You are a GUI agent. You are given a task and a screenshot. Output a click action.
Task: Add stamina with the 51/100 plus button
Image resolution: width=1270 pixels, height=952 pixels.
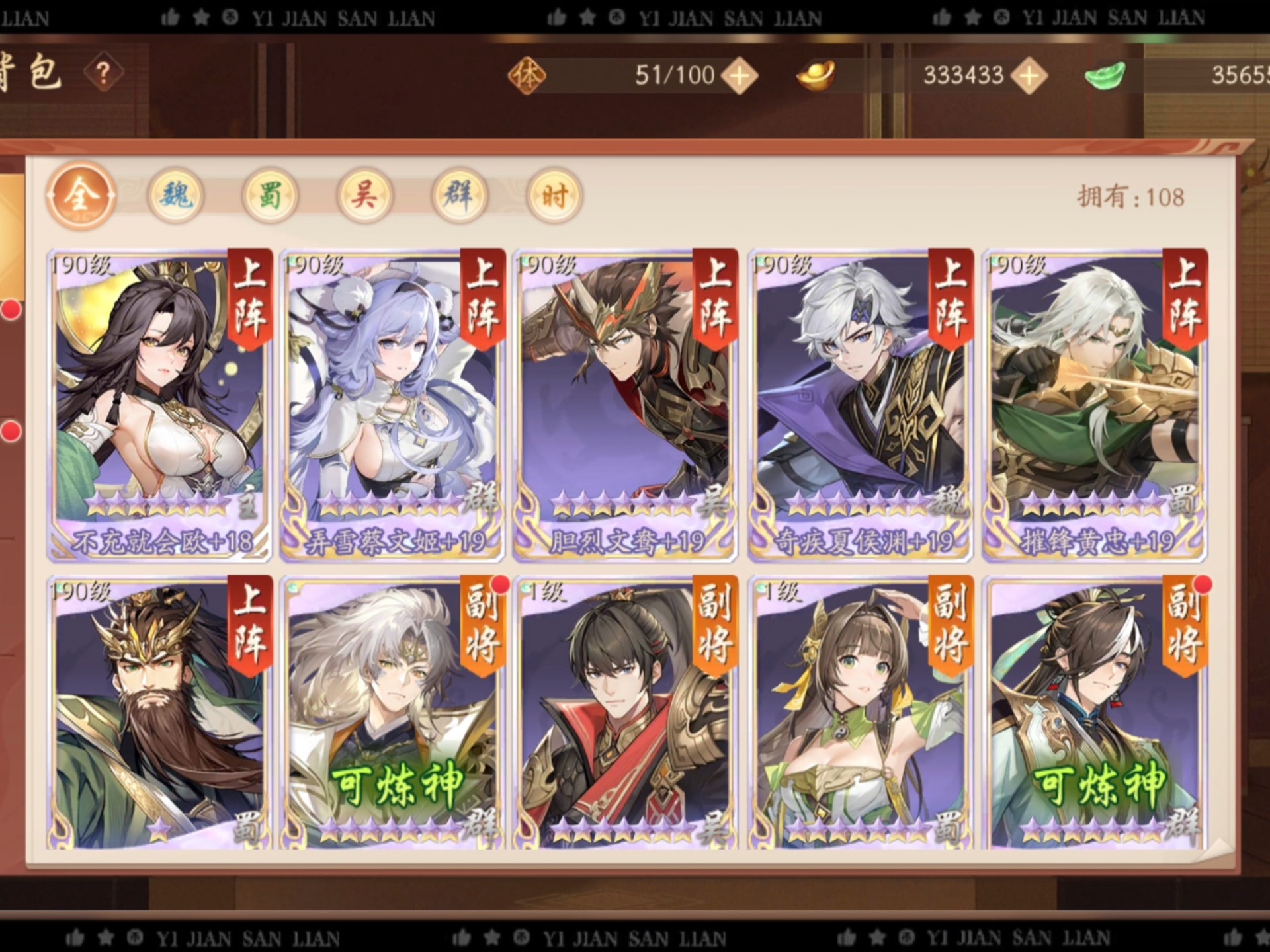[740, 75]
